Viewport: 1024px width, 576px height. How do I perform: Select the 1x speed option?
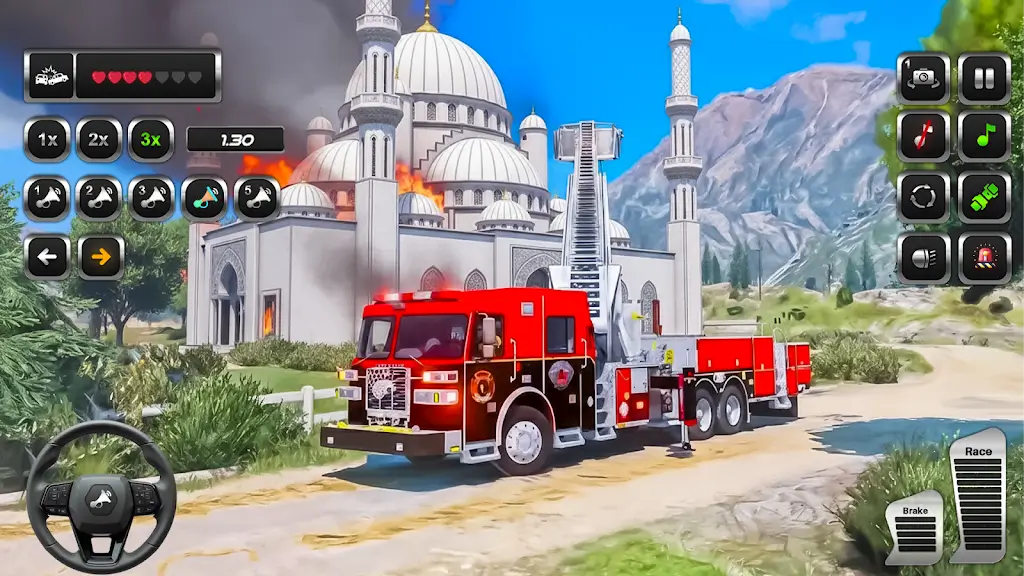click(x=47, y=140)
